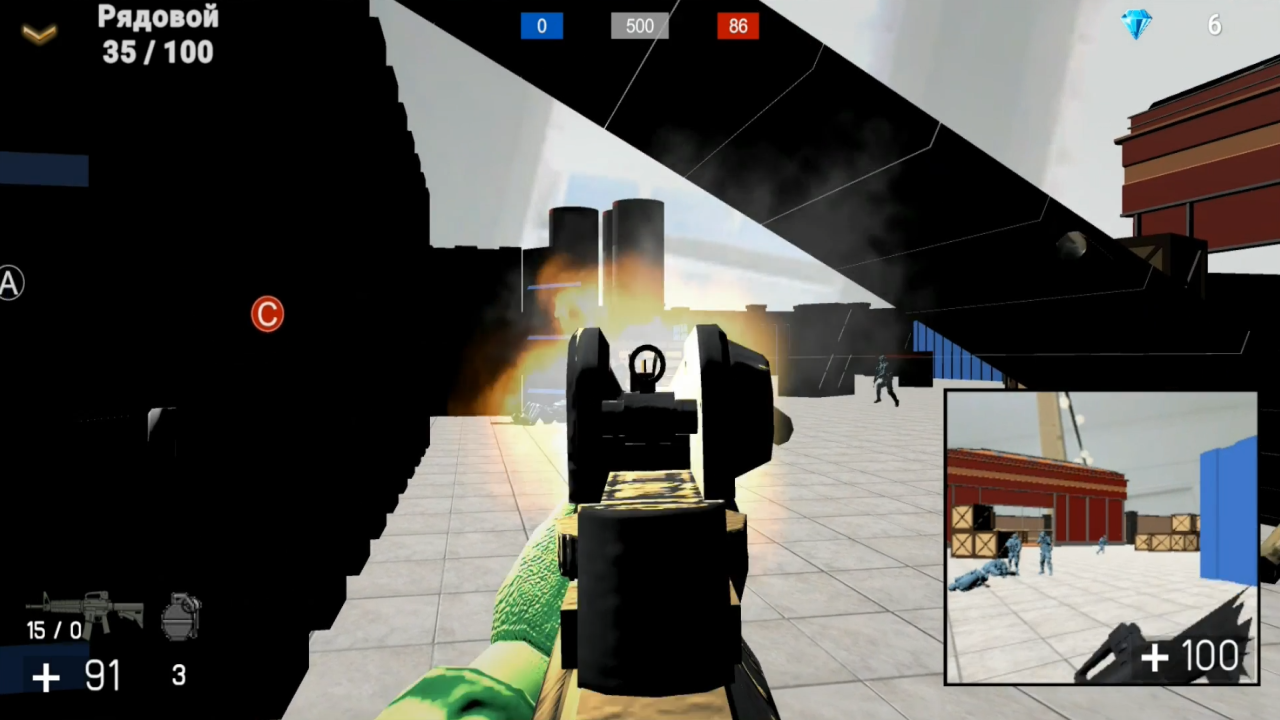Click the blue diamond currency icon
Screen dimensions: 1280x720
[x=1137, y=25]
